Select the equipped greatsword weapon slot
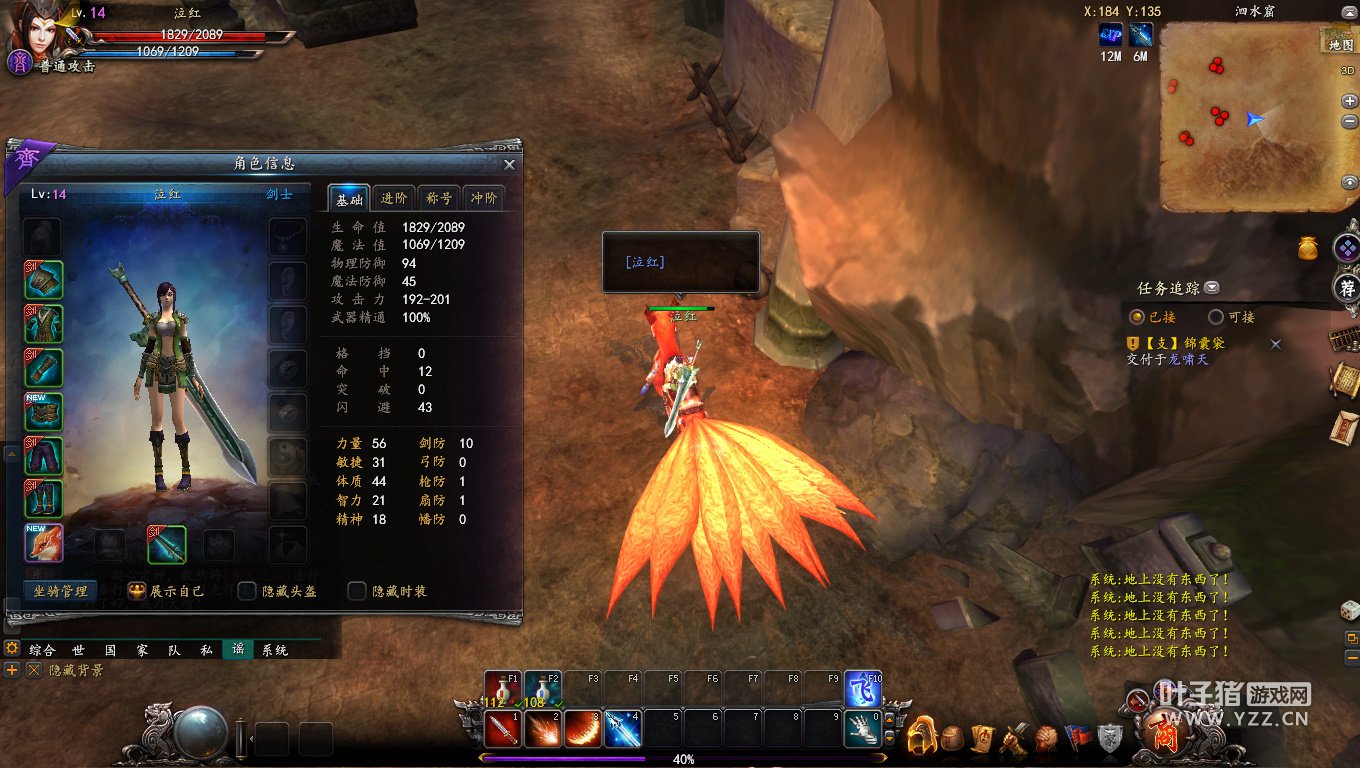This screenshot has height=768, width=1360. [167, 544]
